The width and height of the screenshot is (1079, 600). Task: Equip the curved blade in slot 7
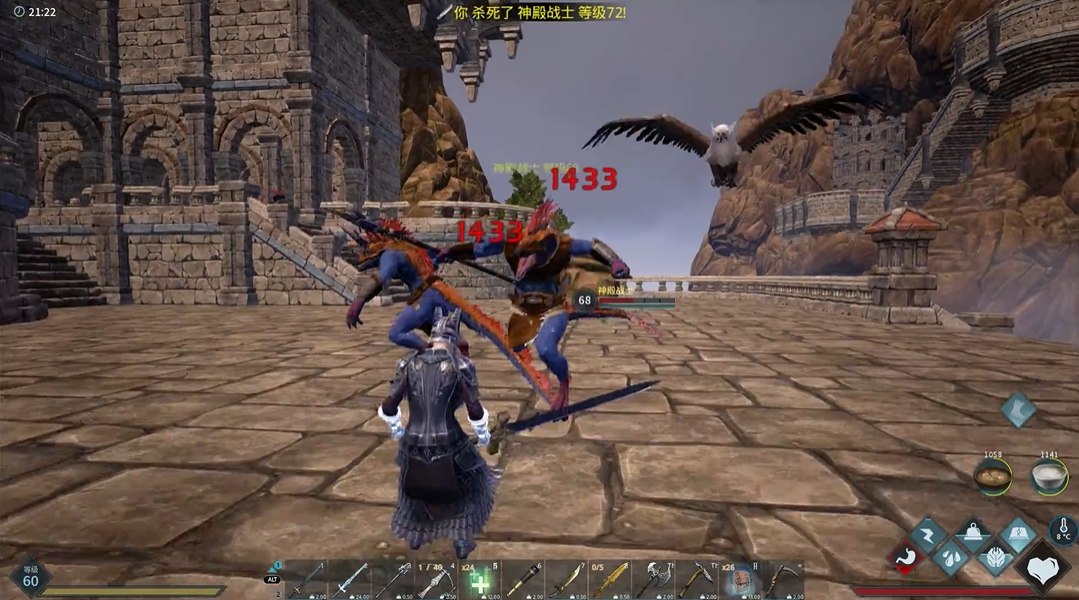tap(567, 580)
